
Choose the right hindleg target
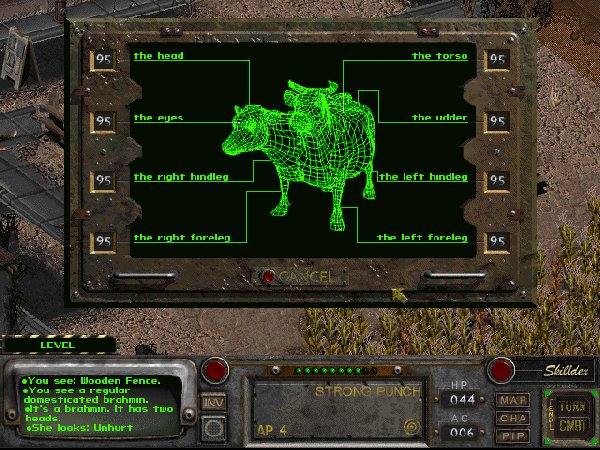(x=181, y=178)
